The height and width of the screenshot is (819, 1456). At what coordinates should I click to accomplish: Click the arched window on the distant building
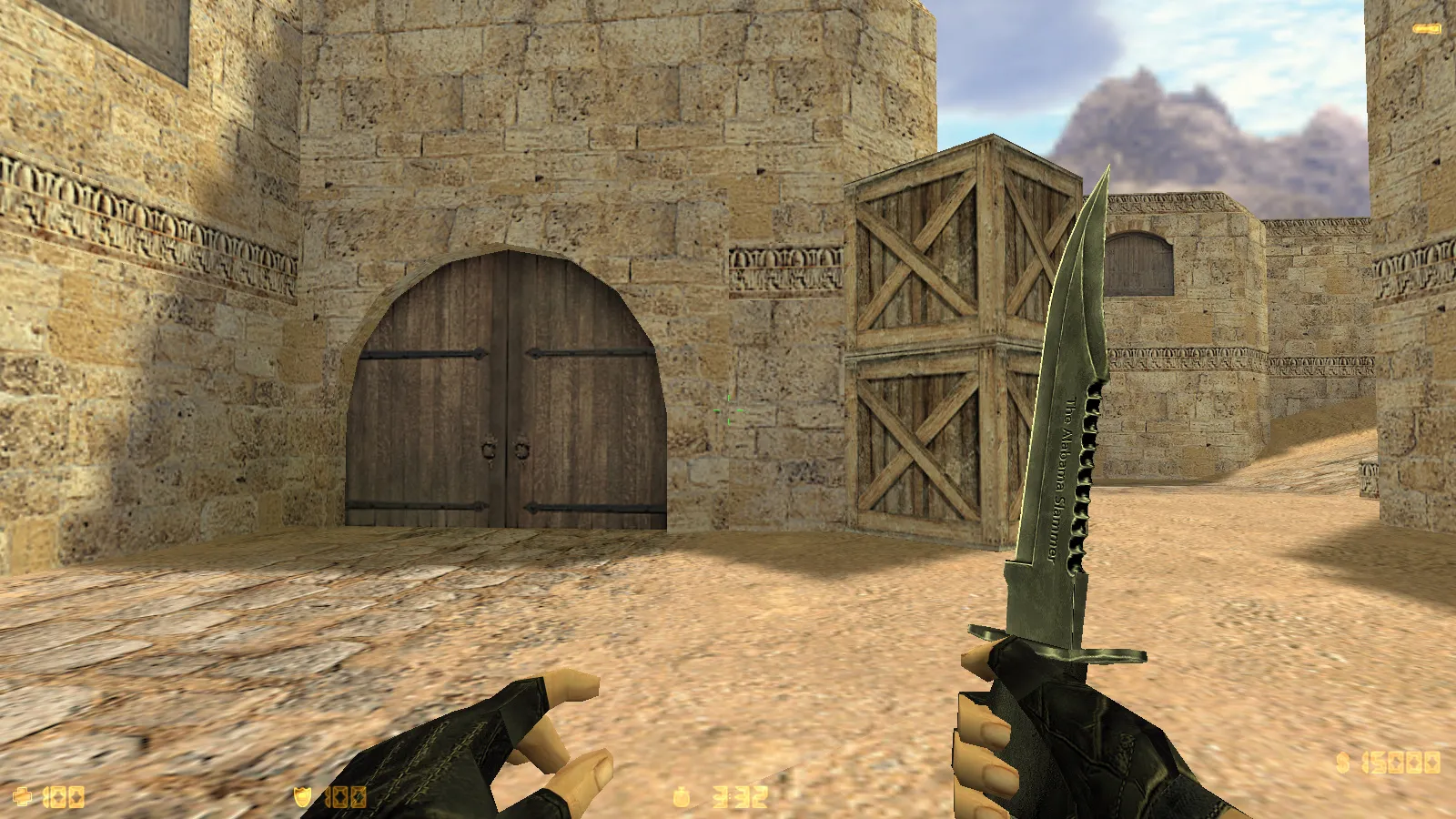coord(1139,264)
